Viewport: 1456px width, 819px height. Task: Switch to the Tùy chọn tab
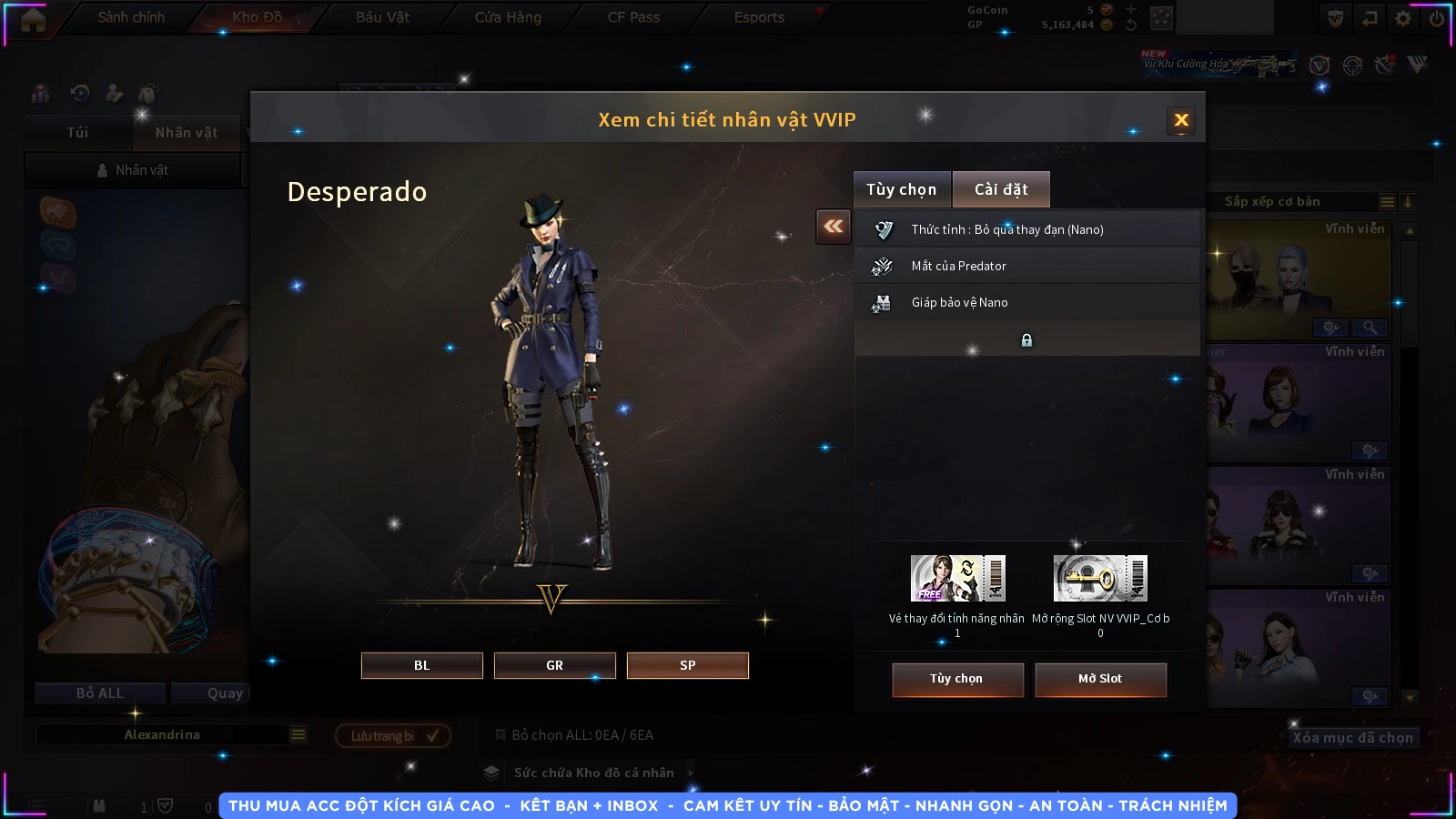(901, 189)
